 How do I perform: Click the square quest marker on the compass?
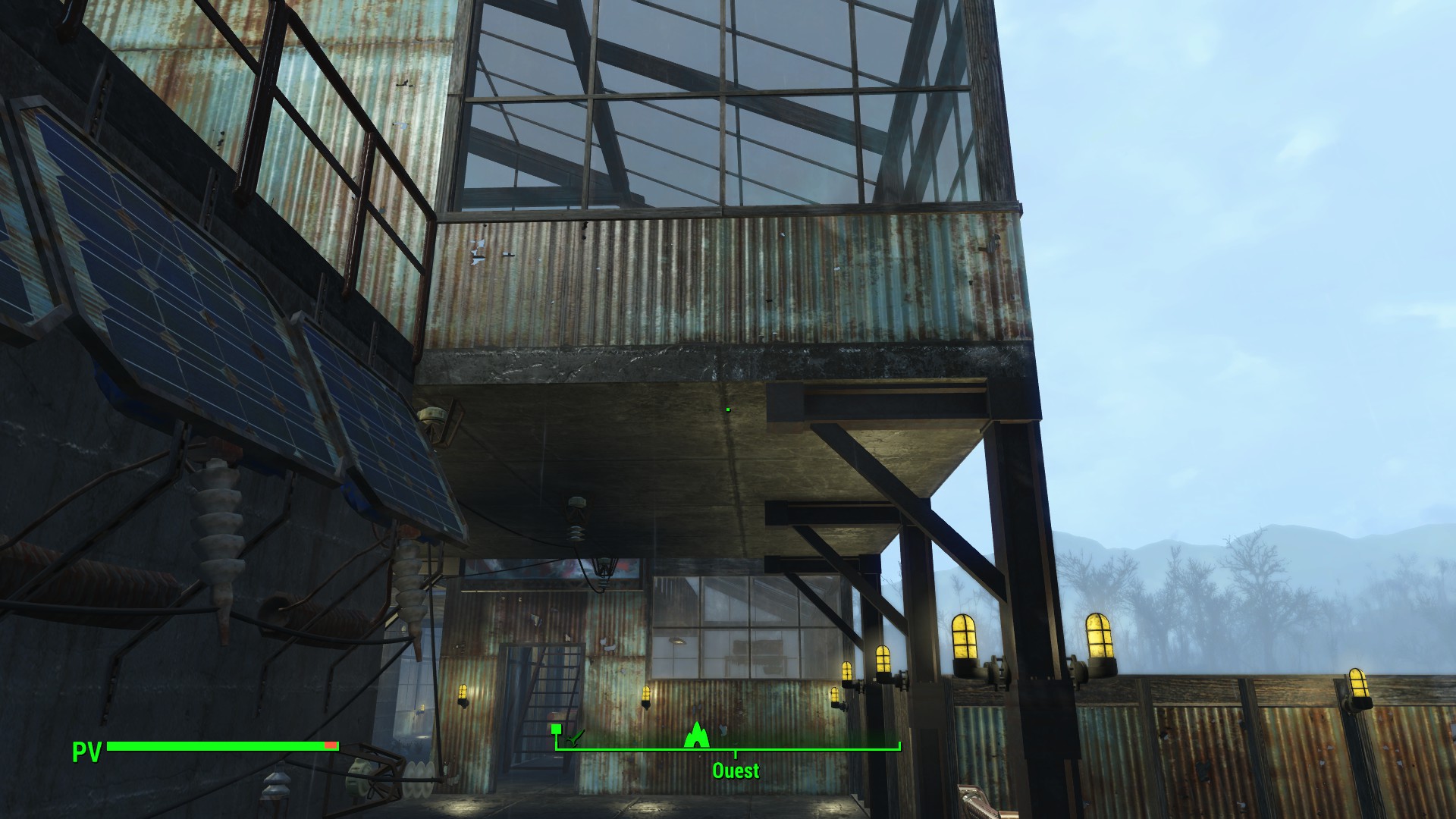(556, 729)
